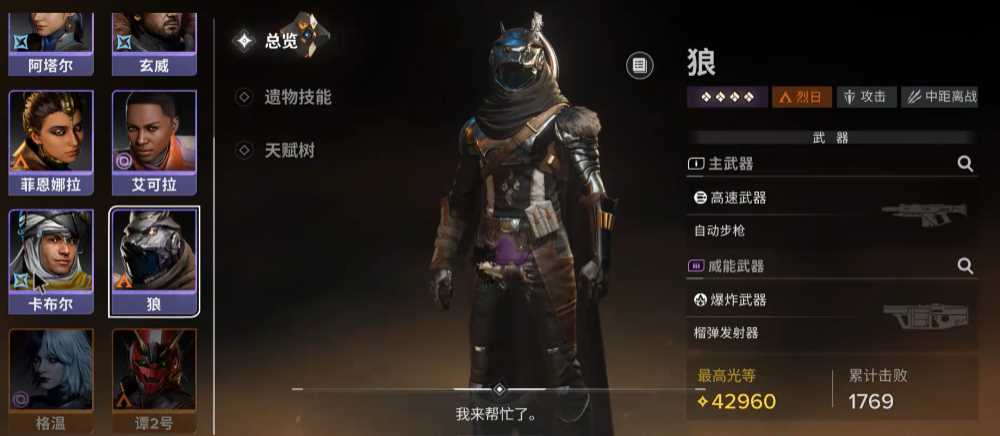Inspect the 主武器 magnifier icon
Screen dimensions: 1000x436
965,164
